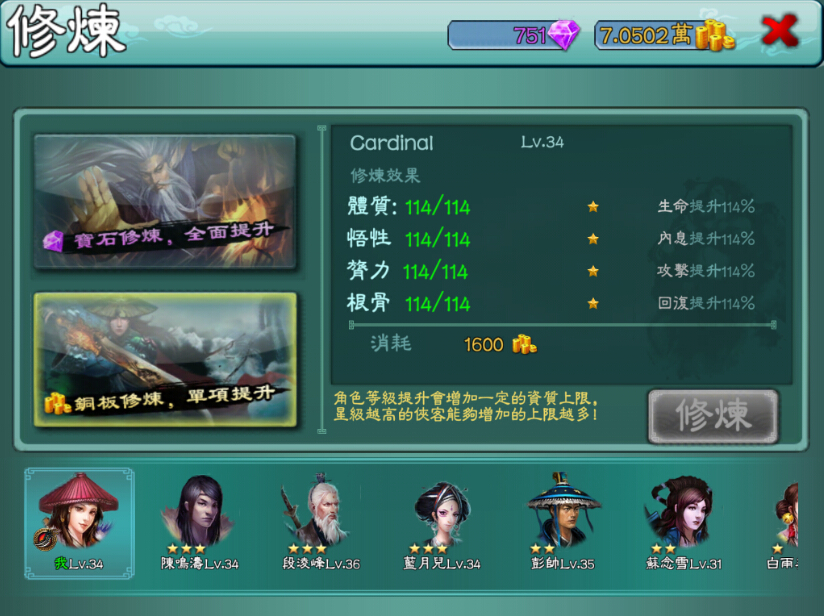Choose 寶石修煉 gem training option

tap(165, 201)
